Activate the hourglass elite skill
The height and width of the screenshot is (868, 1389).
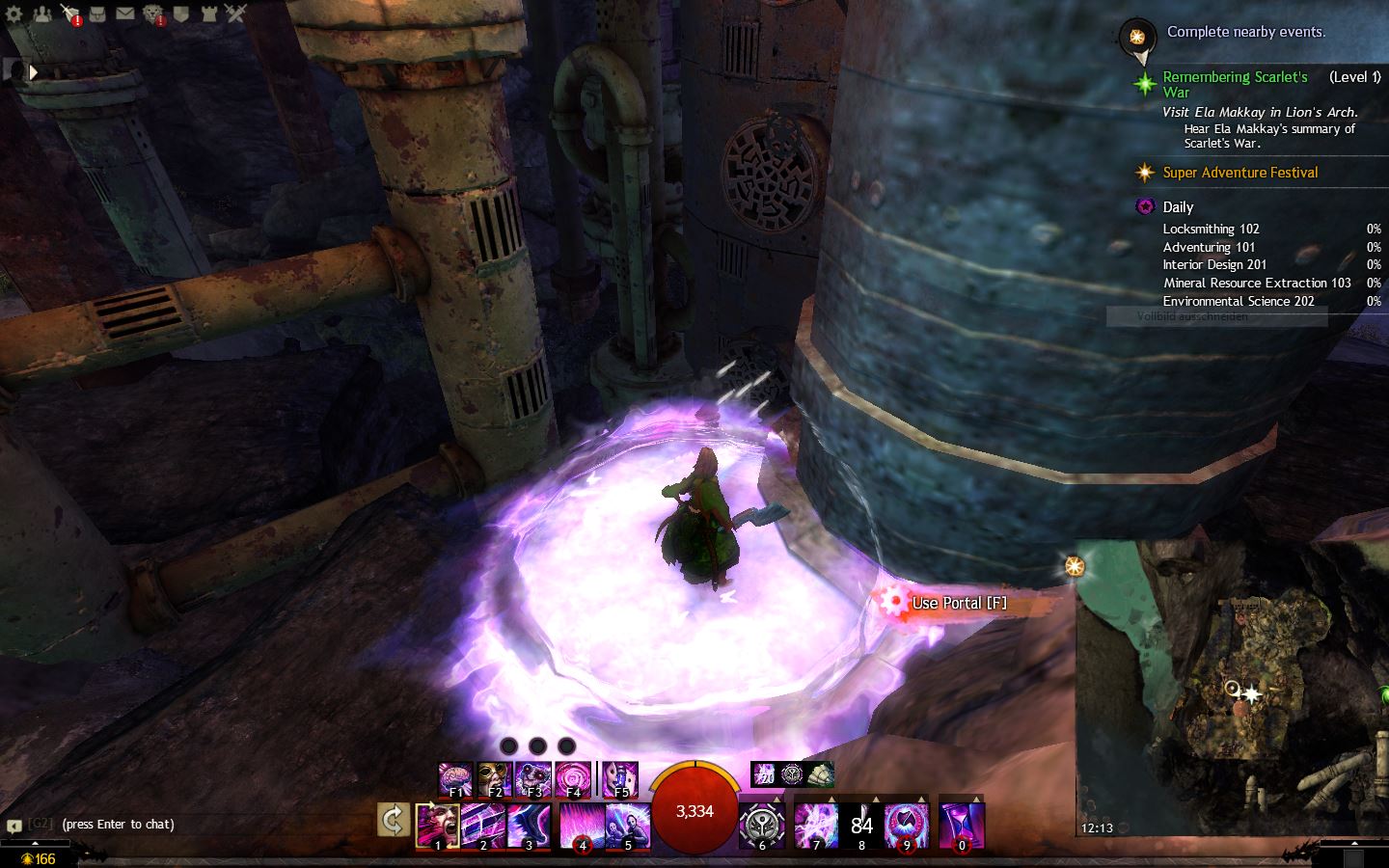tap(961, 827)
